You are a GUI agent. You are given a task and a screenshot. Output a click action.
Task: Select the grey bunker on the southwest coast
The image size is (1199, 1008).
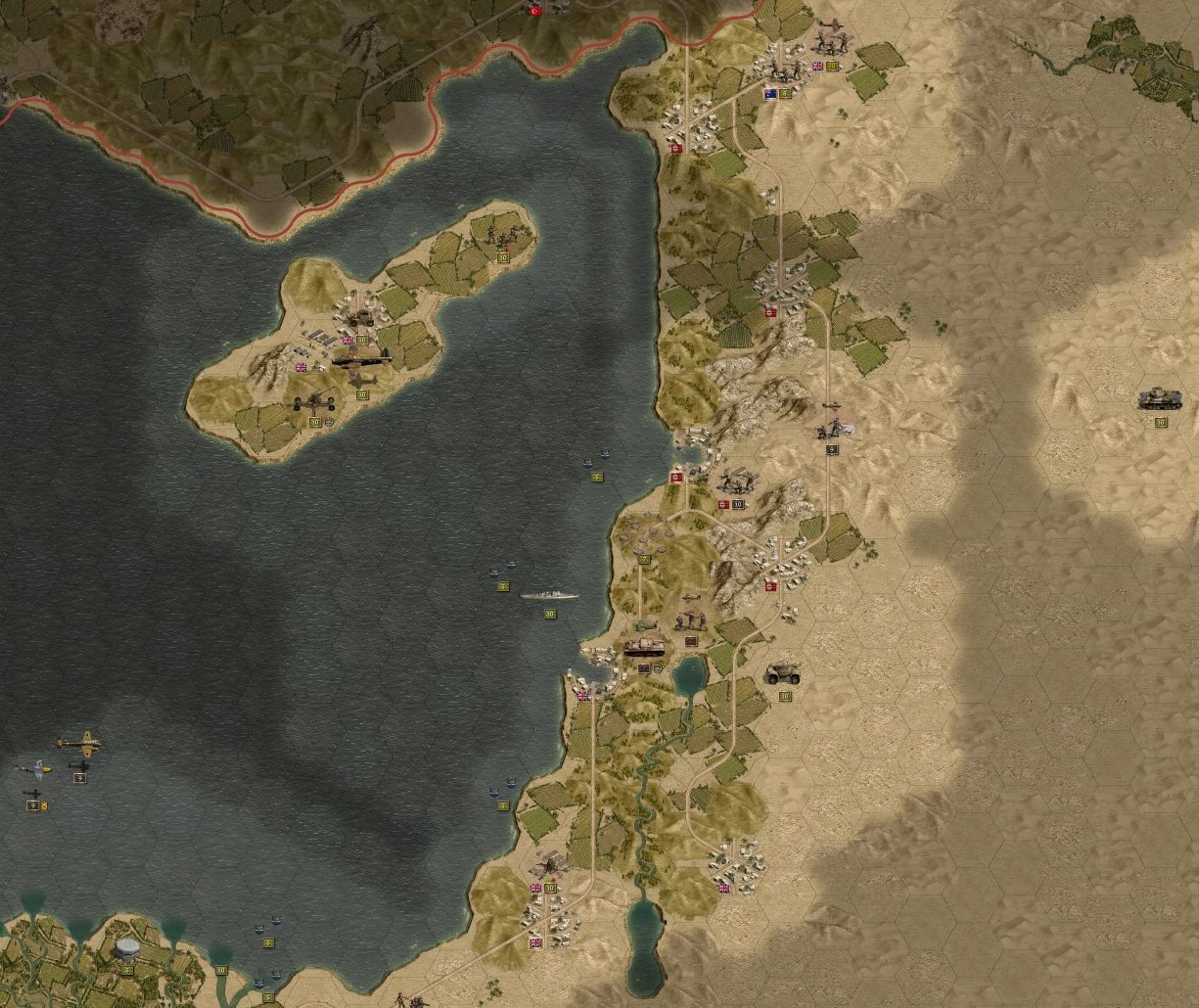128,947
